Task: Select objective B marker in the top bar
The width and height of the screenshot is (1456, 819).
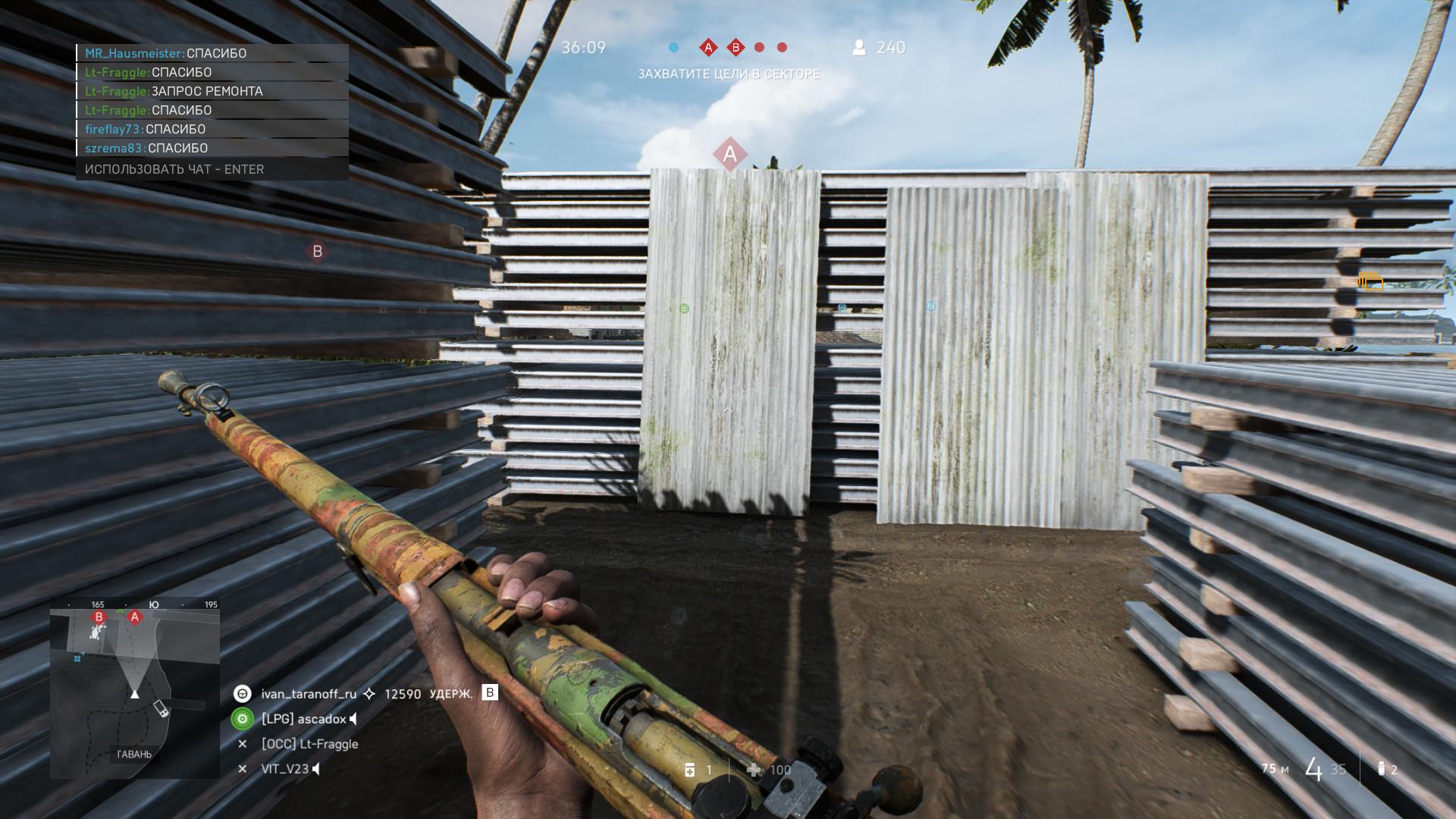Action: [736, 48]
